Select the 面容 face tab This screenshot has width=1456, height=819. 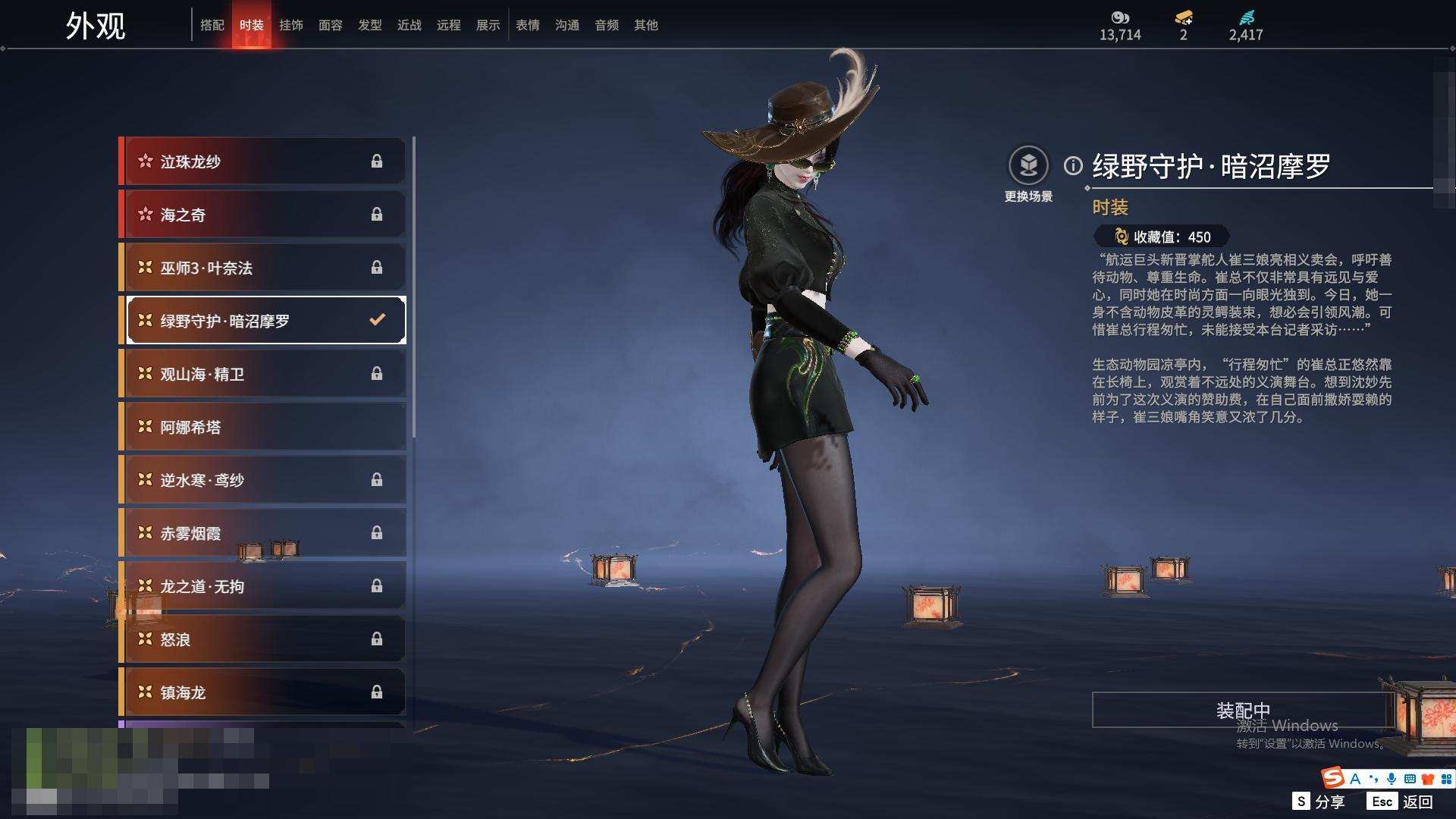(x=331, y=25)
